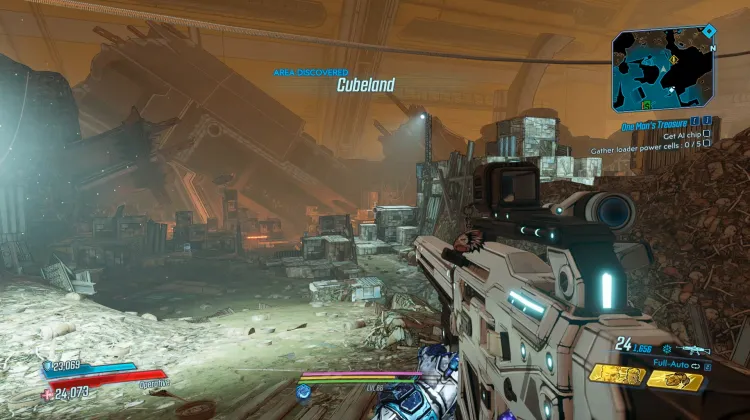Viewport: 750px width, 420px height.
Task: Open the minimap
Action: pyautogui.click(x=663, y=70)
